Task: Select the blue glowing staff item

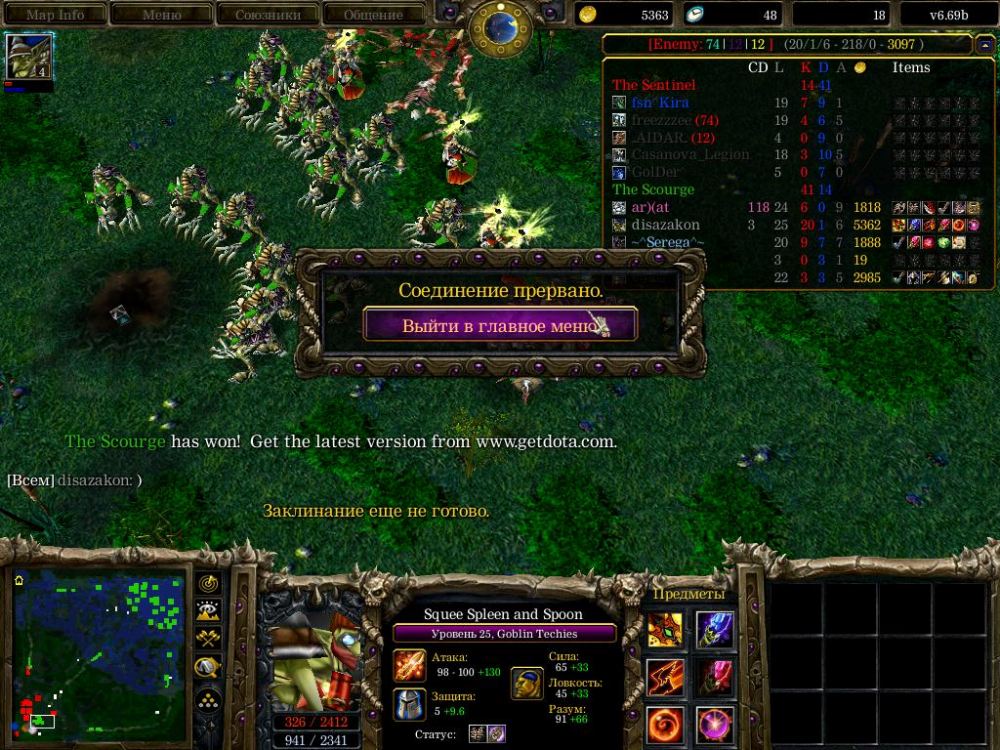Action: click(x=715, y=630)
